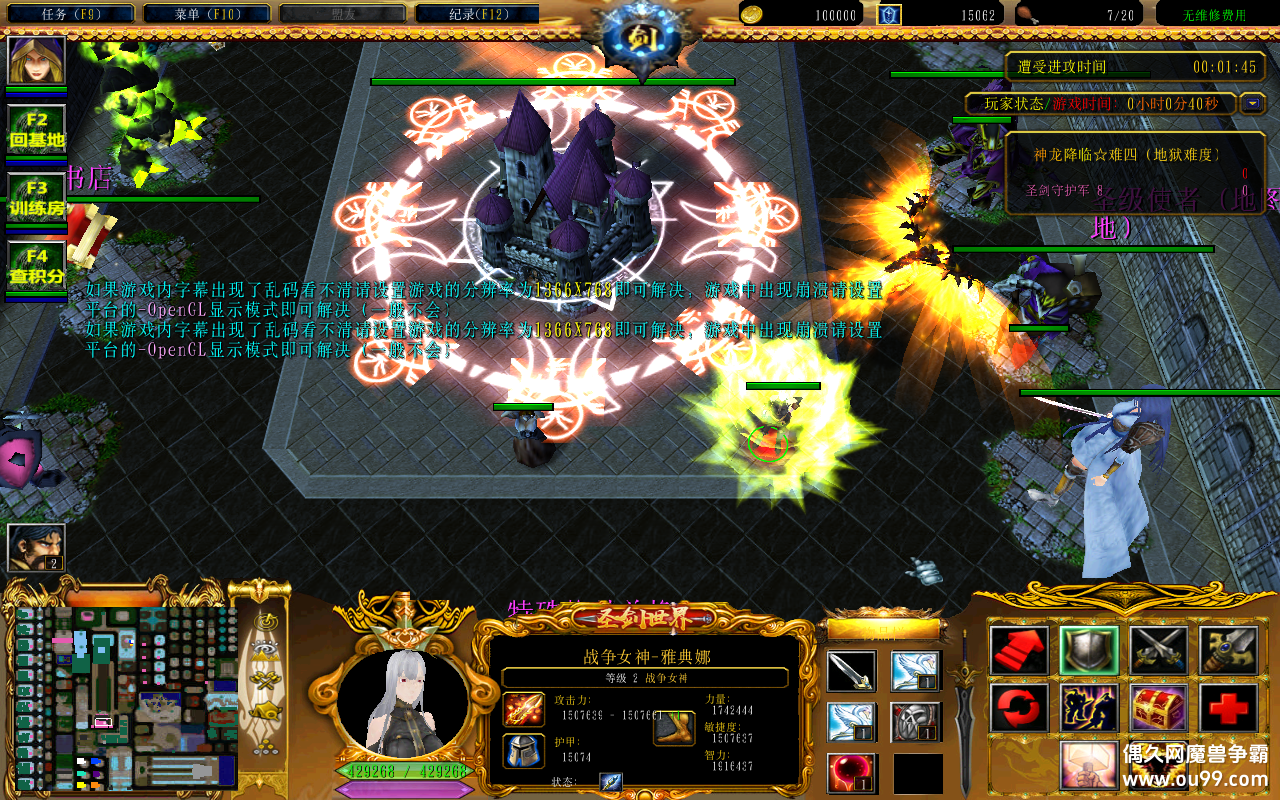Activate the red arrow Move command
This screenshot has width=1280, height=800.
point(1019,651)
